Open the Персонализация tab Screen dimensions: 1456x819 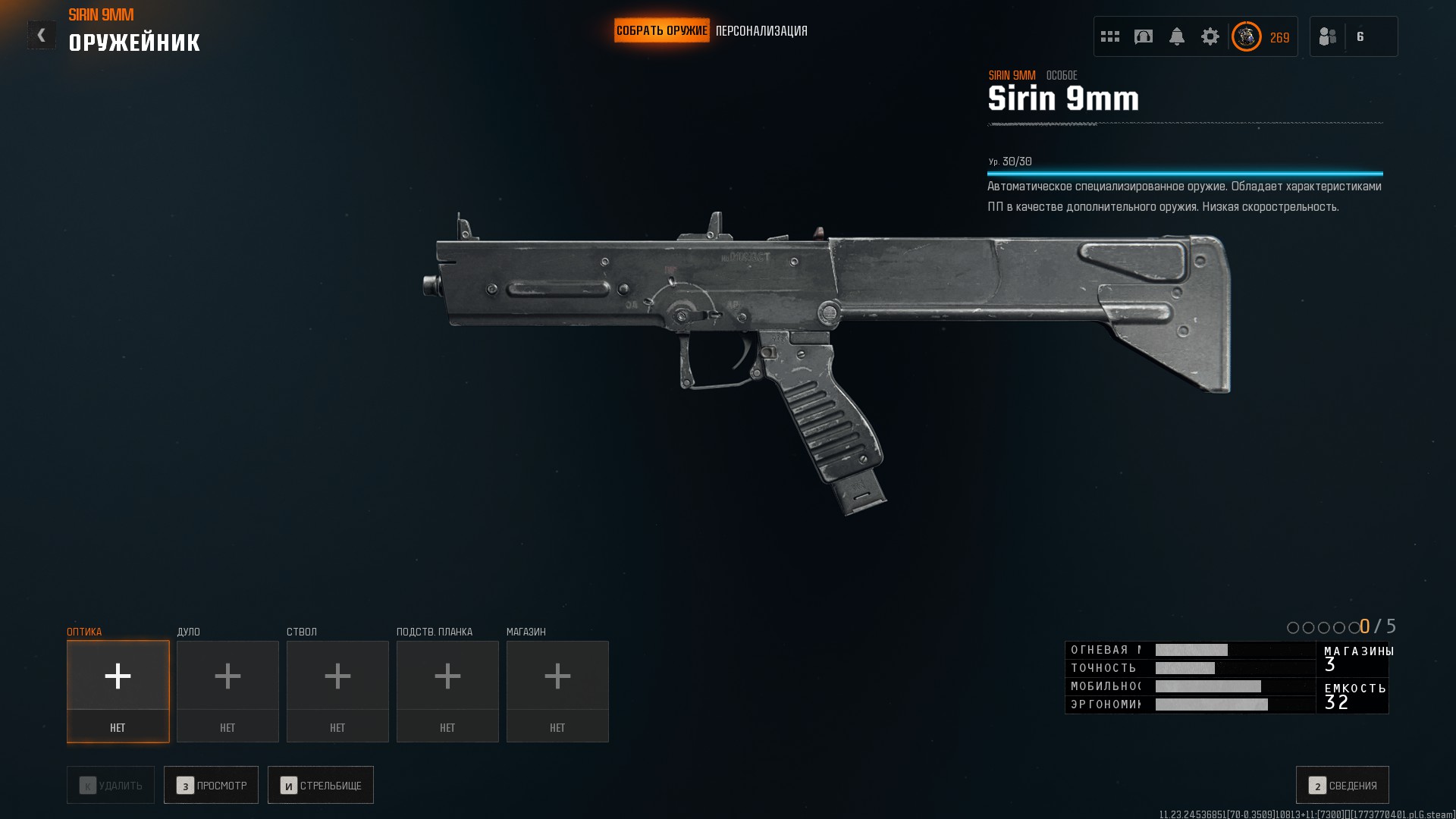(761, 31)
